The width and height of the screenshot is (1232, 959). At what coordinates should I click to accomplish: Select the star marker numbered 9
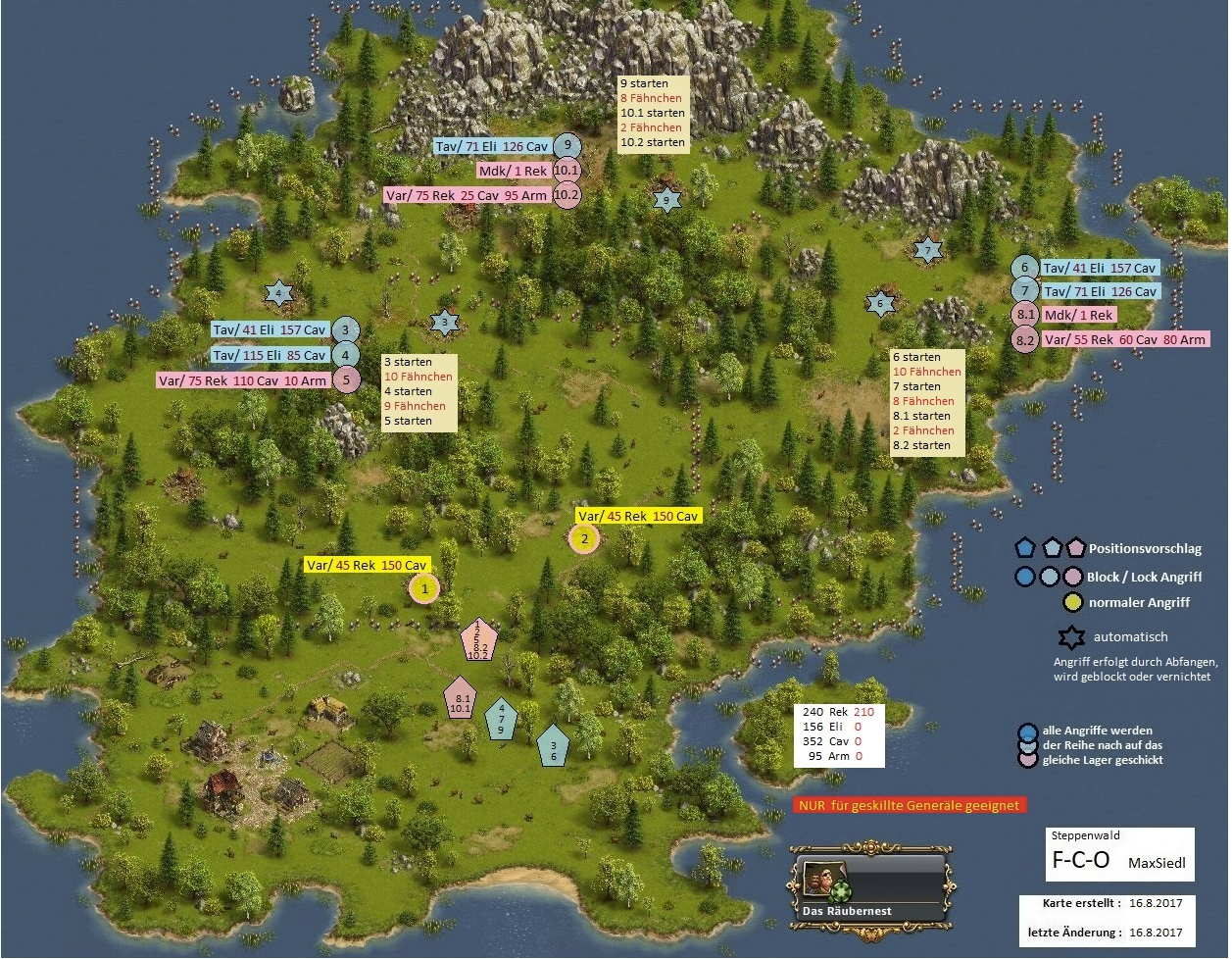click(666, 201)
